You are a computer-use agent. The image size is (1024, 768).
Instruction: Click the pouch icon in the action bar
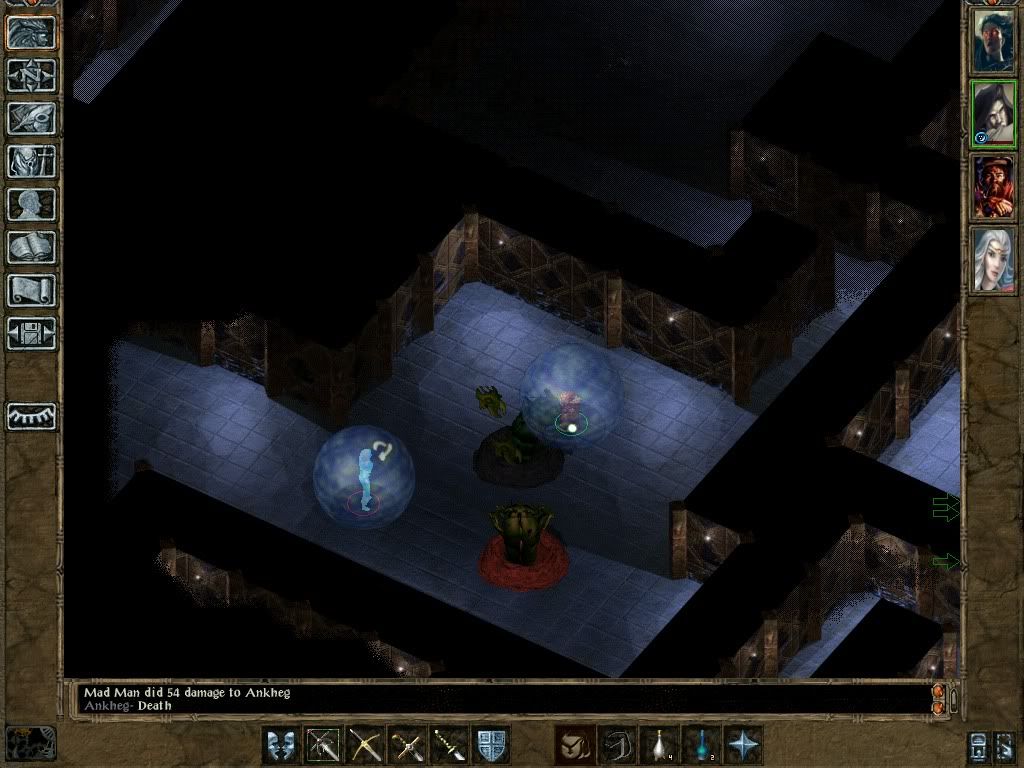coord(575,746)
